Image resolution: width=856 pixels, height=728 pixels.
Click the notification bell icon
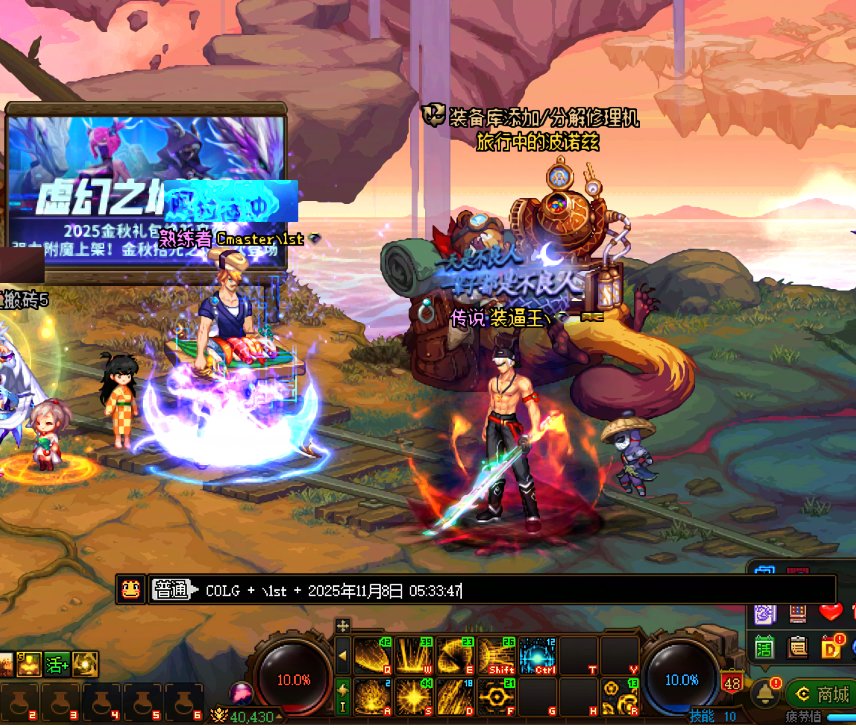[x=766, y=693]
